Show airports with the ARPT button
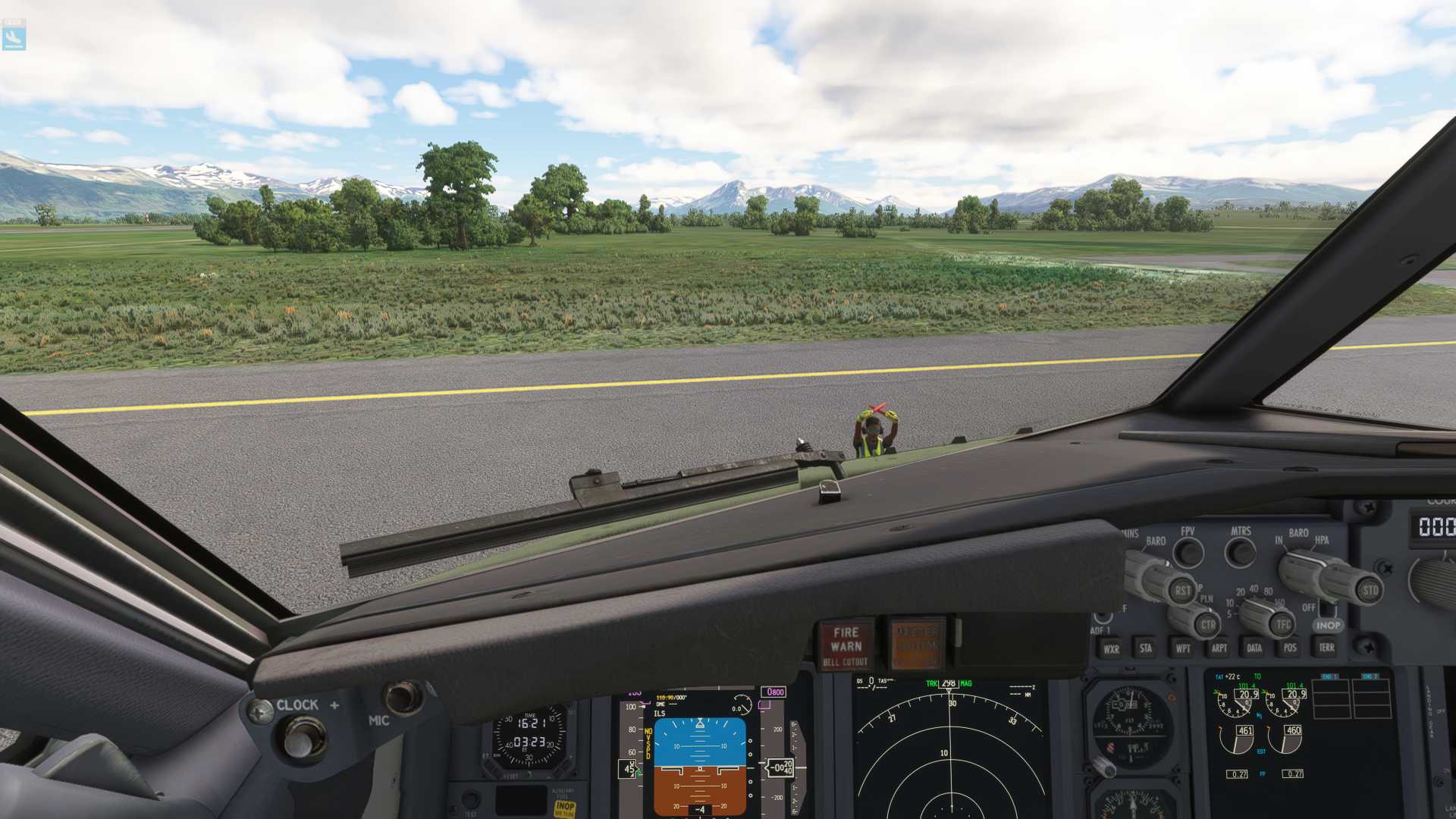The image size is (1456, 819). coord(1219,648)
